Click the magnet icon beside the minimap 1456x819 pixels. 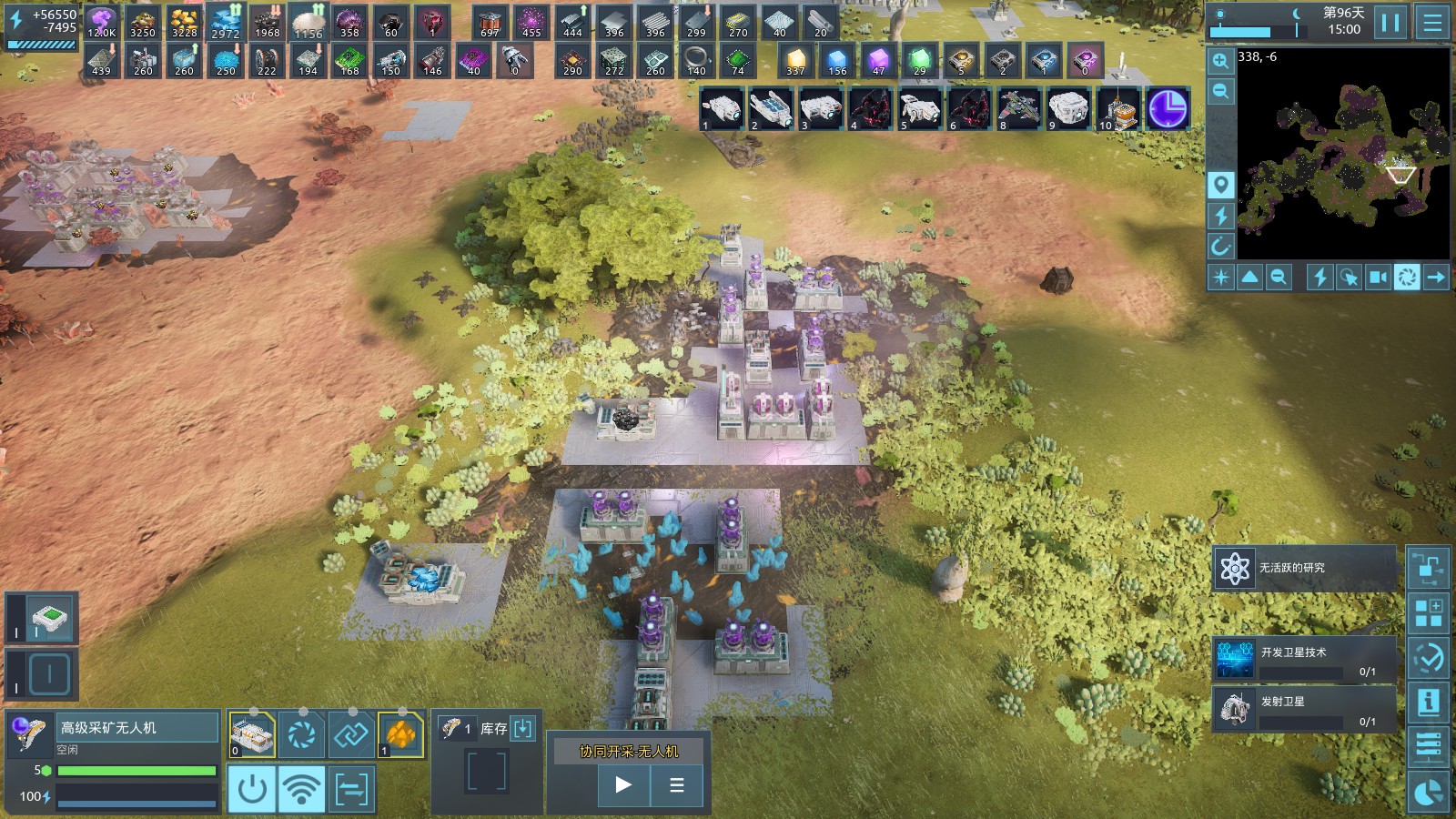[1220, 246]
